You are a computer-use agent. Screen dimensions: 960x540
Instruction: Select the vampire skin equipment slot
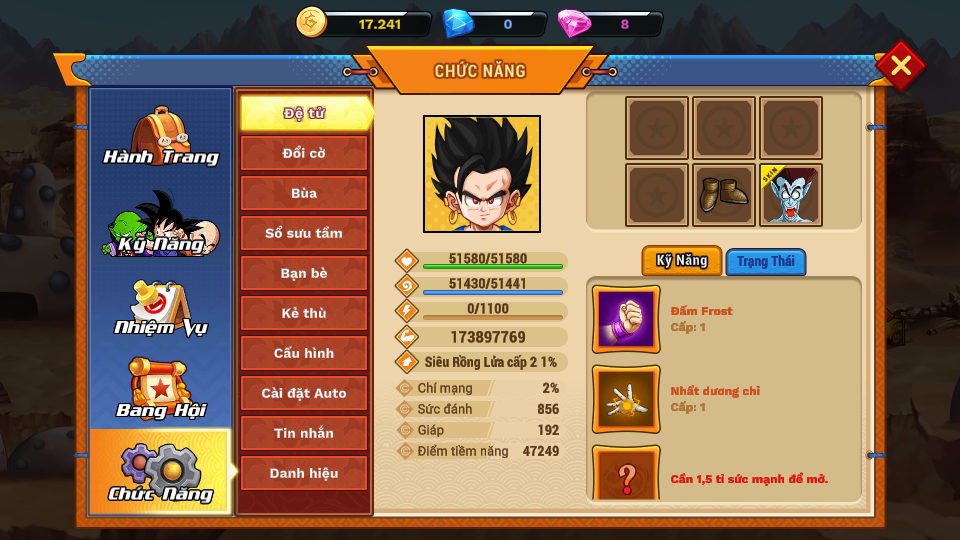[x=791, y=195]
